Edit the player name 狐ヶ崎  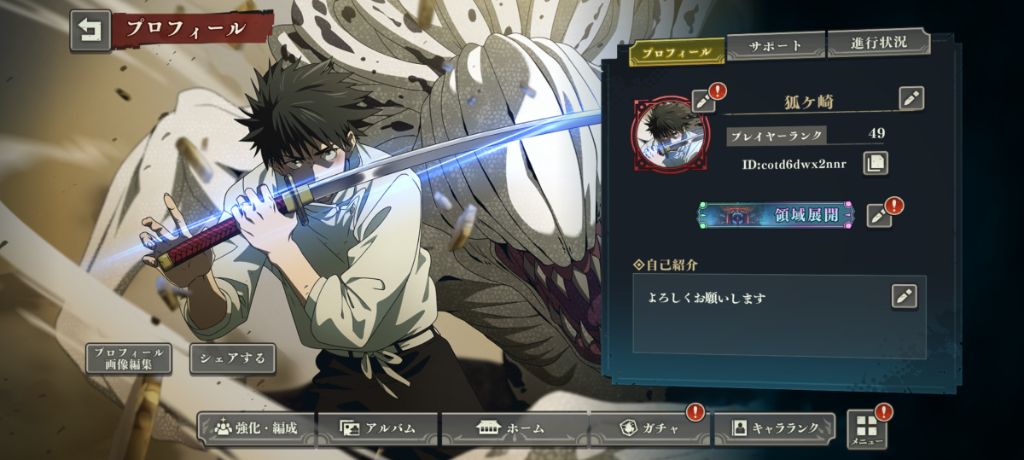click(x=911, y=98)
